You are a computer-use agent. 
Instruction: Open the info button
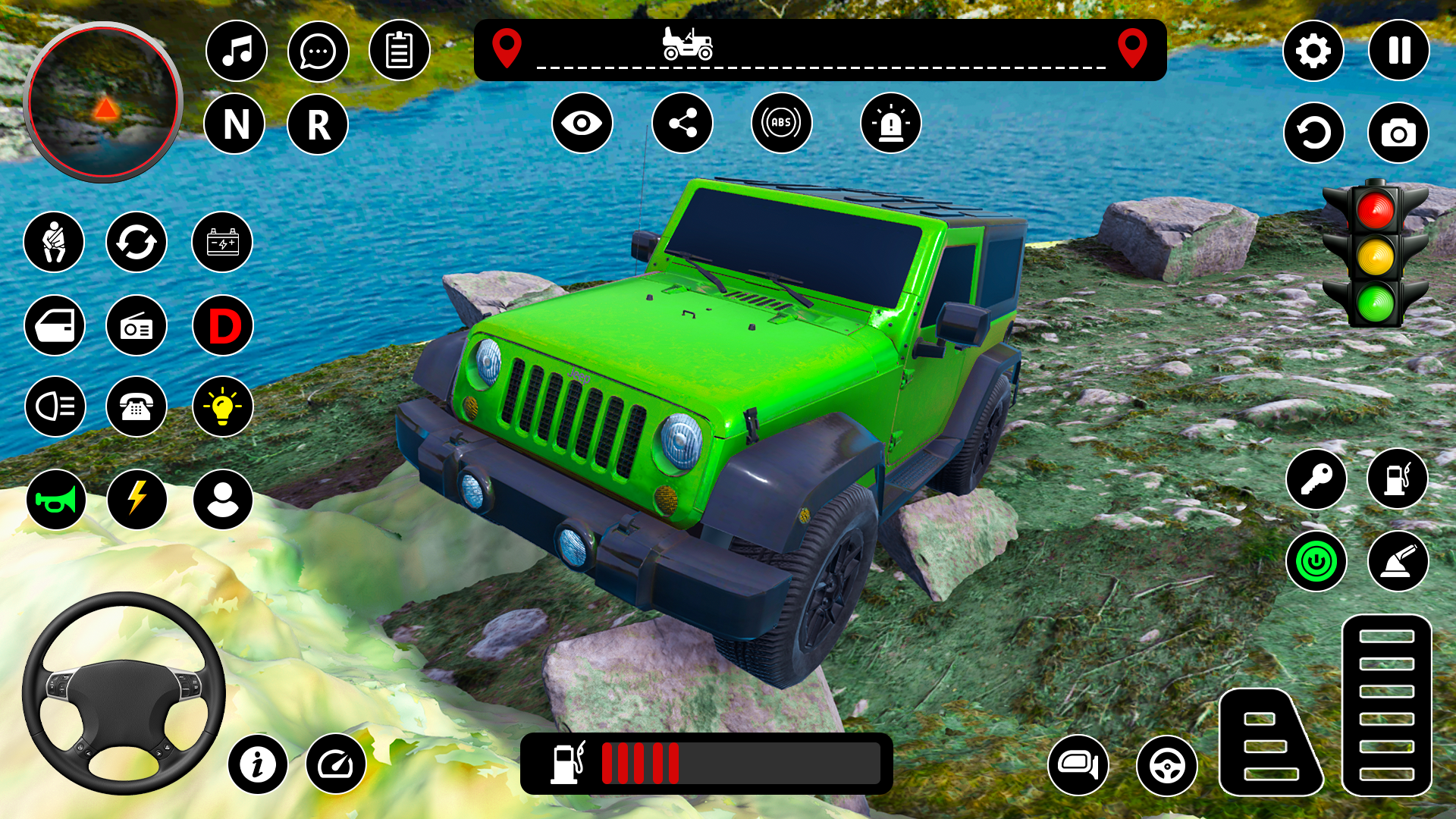[x=258, y=764]
